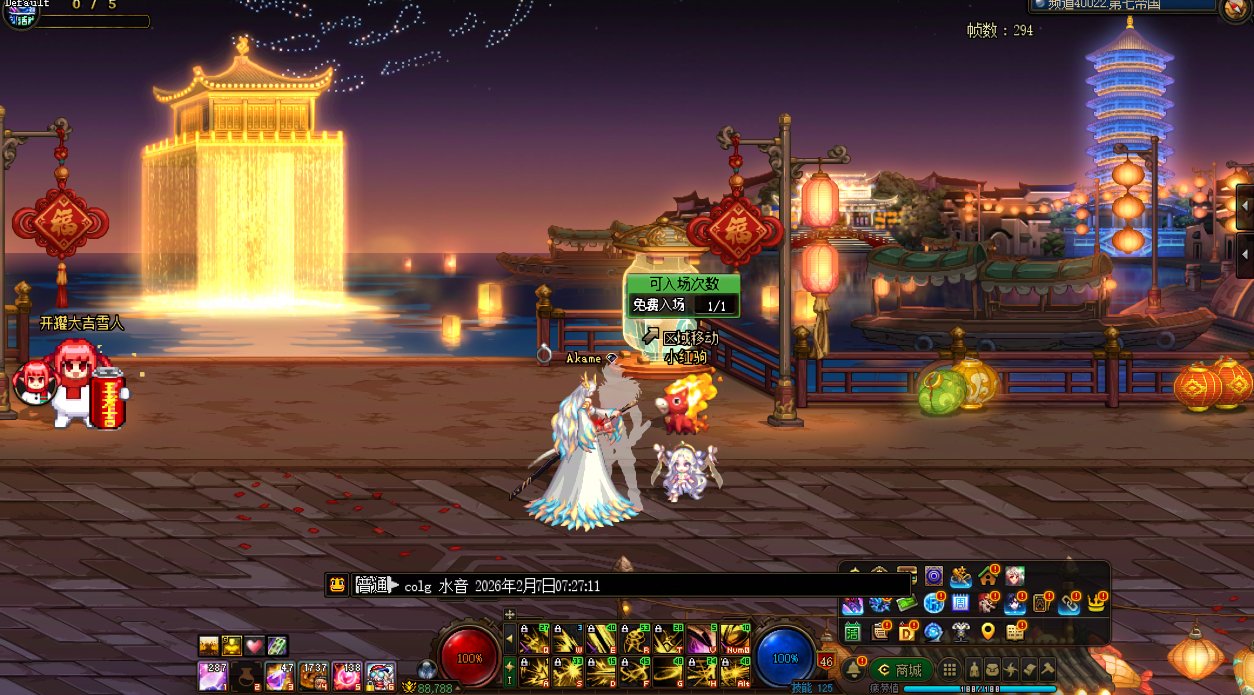This screenshot has width=1254, height=695.
Task: Click the notification bell icon
Action: pyautogui.click(x=853, y=670)
